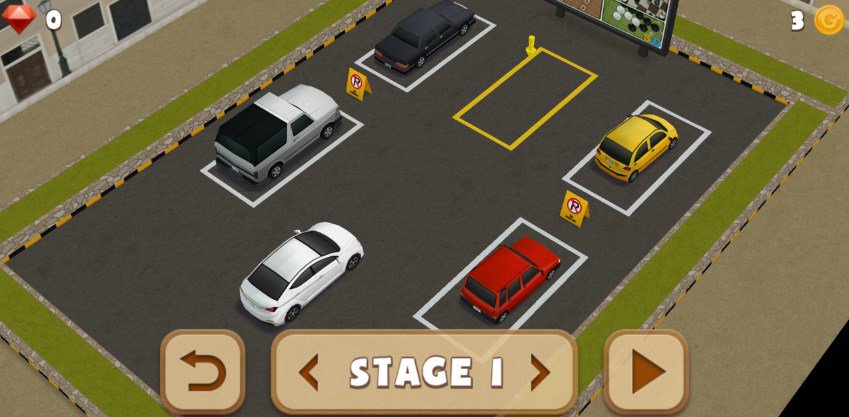Tap the gold coin icon
The image size is (849, 417).
pos(828,20)
